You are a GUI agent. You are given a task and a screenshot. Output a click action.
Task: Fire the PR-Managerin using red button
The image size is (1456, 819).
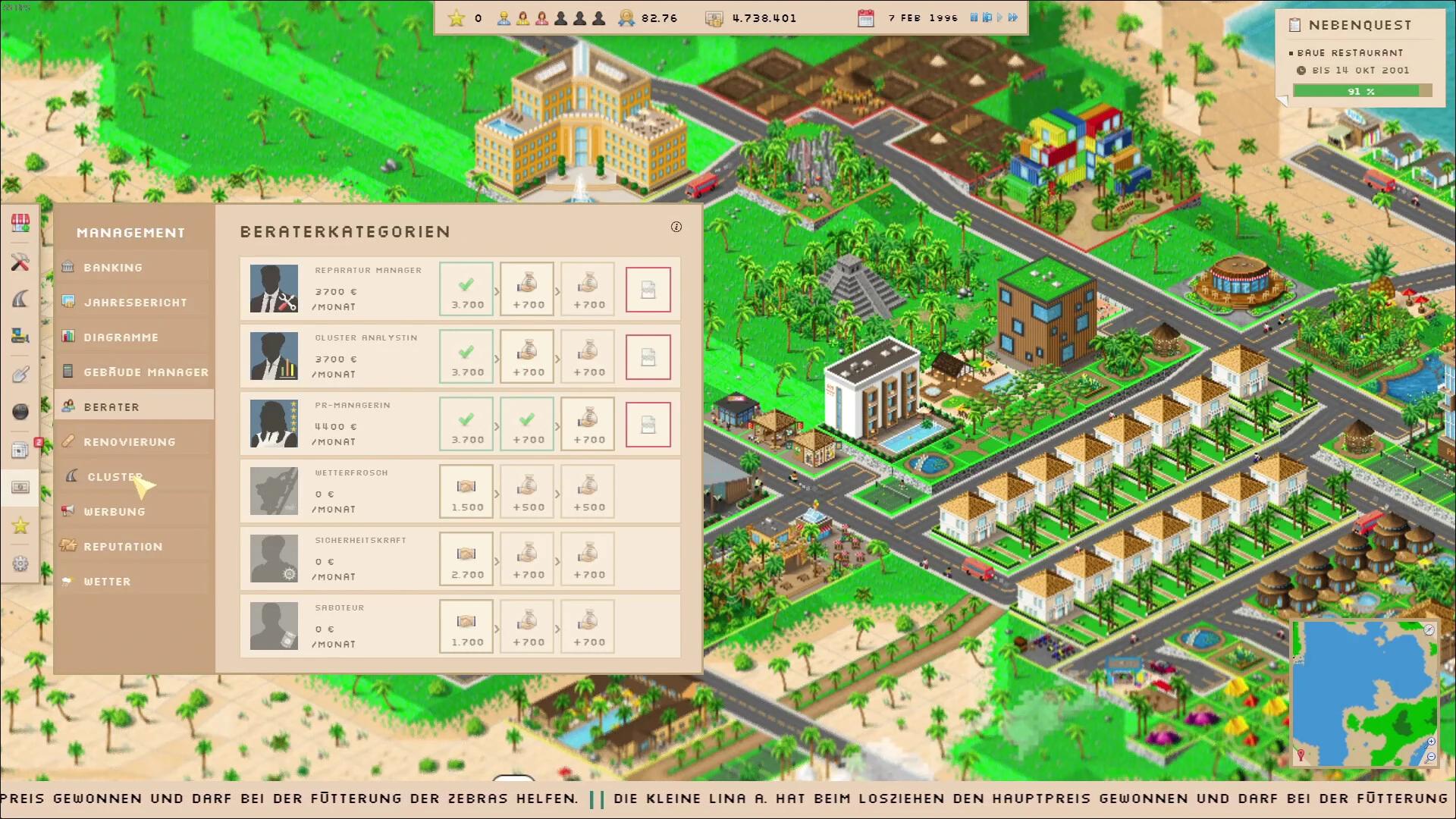click(x=648, y=425)
